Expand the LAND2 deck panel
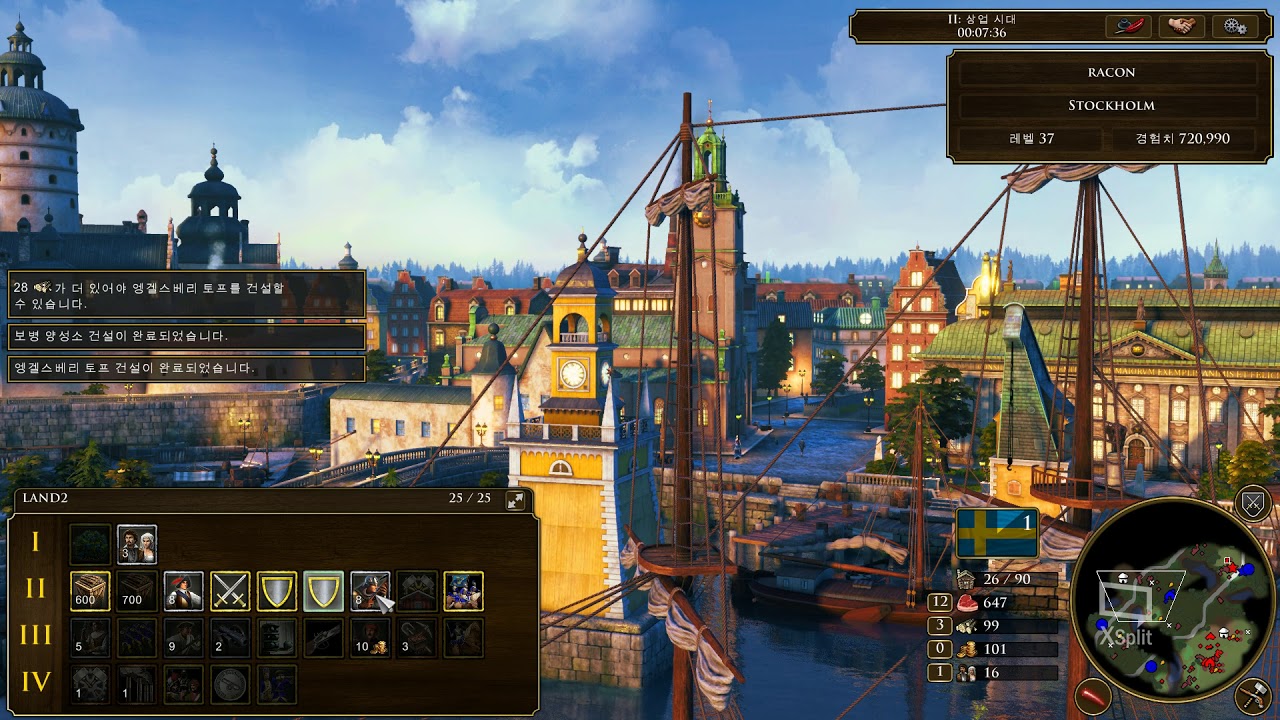The width and height of the screenshot is (1280, 720). 516,499
